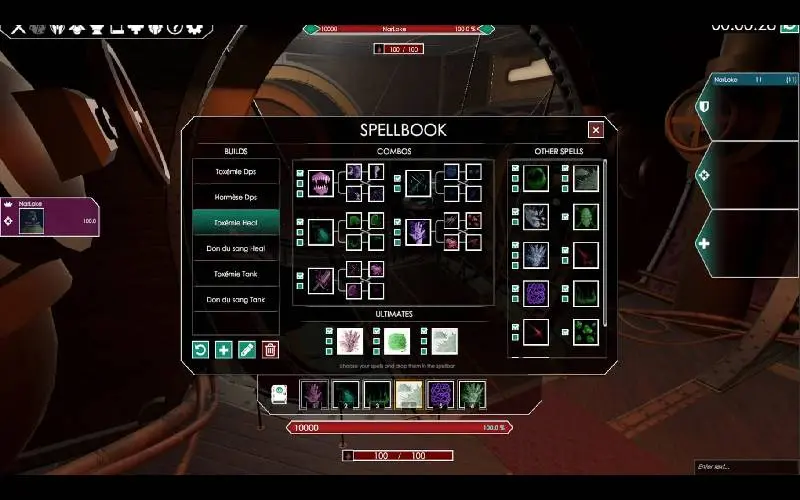Select the fanged mouth combo spell
The width and height of the screenshot is (800, 500).
320,183
